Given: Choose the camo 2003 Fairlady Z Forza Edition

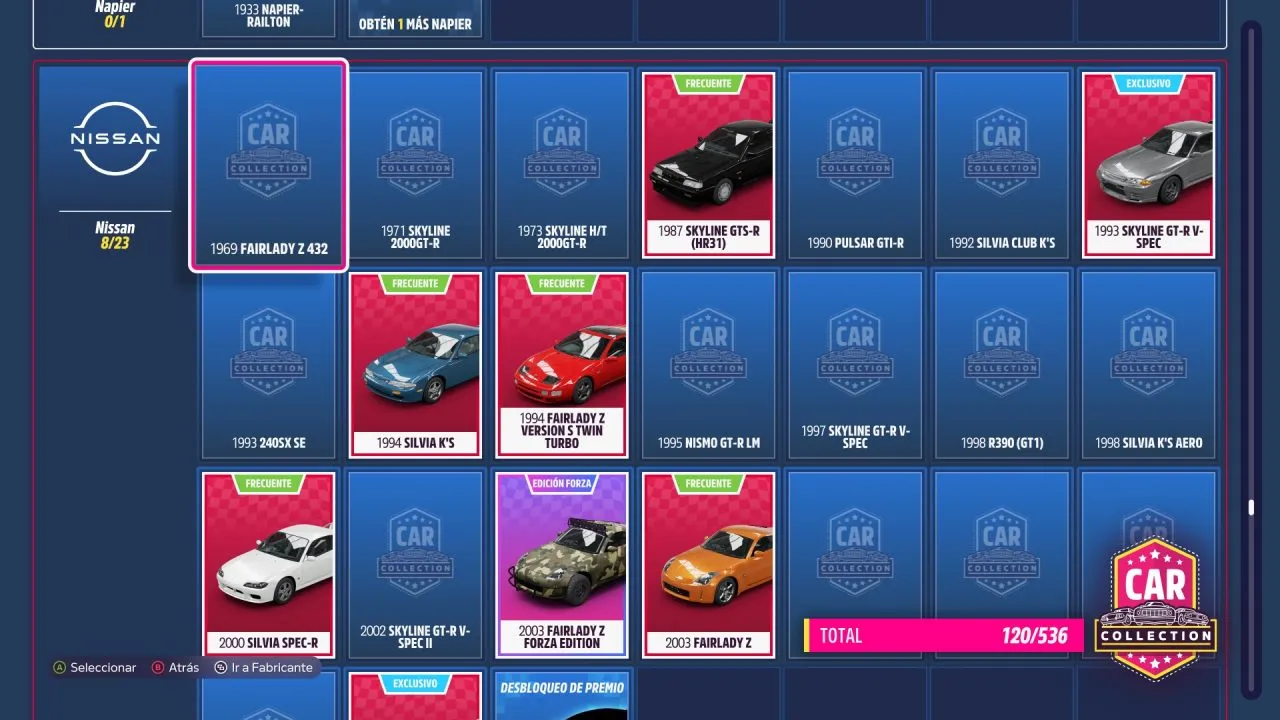Looking at the screenshot, I should pos(562,565).
